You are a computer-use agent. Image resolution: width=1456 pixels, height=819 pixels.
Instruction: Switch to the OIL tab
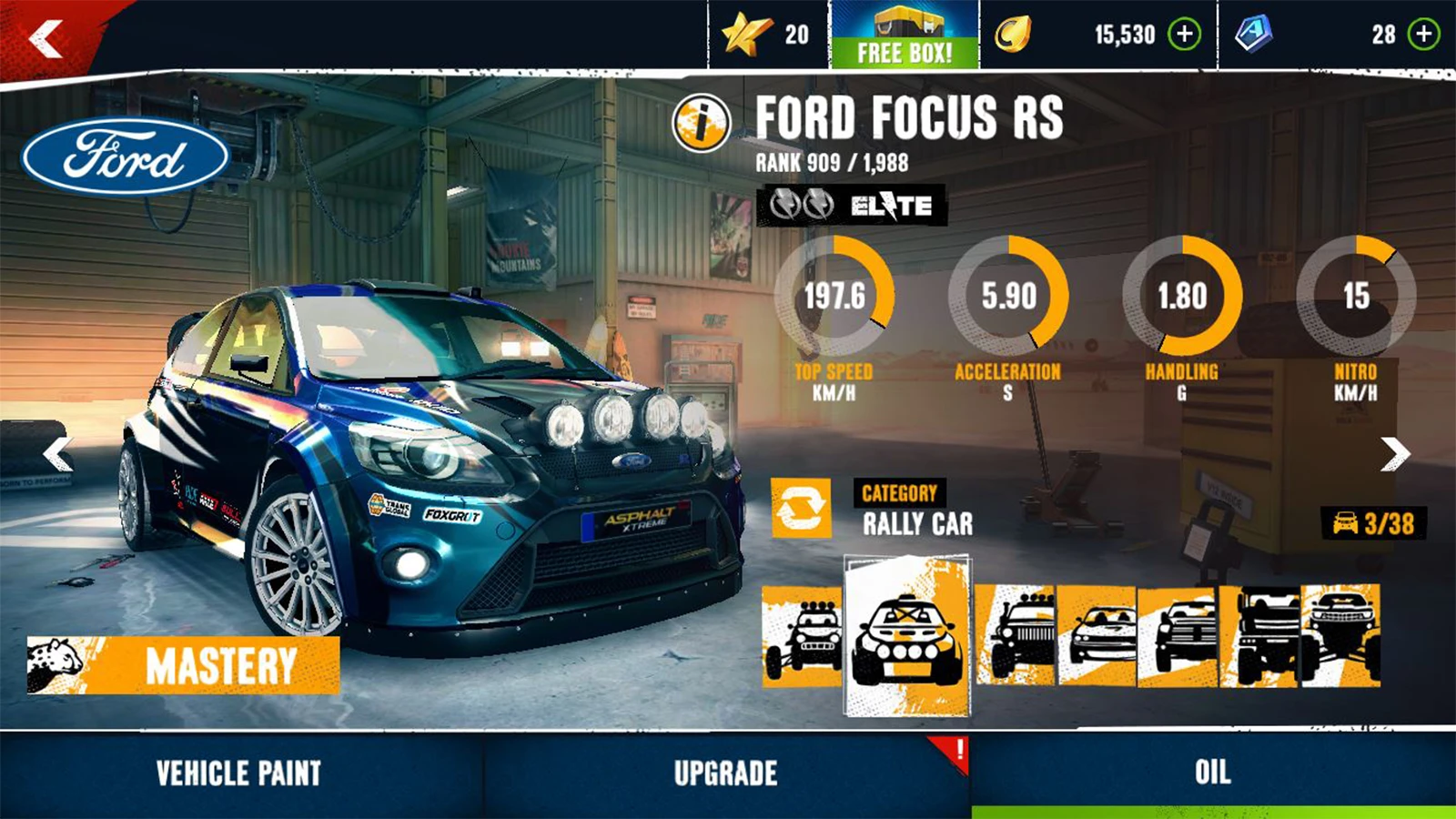click(1210, 774)
